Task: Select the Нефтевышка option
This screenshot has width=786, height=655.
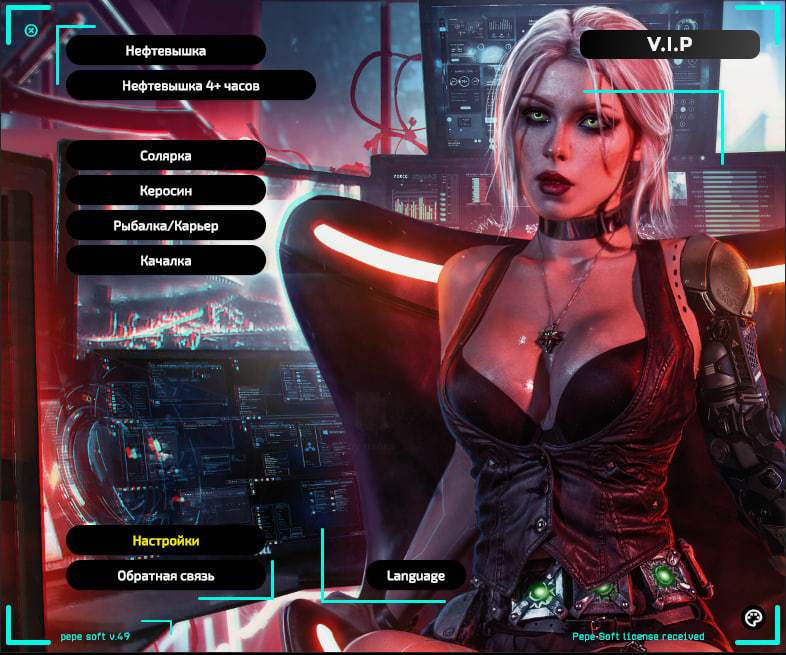Action: [x=166, y=50]
